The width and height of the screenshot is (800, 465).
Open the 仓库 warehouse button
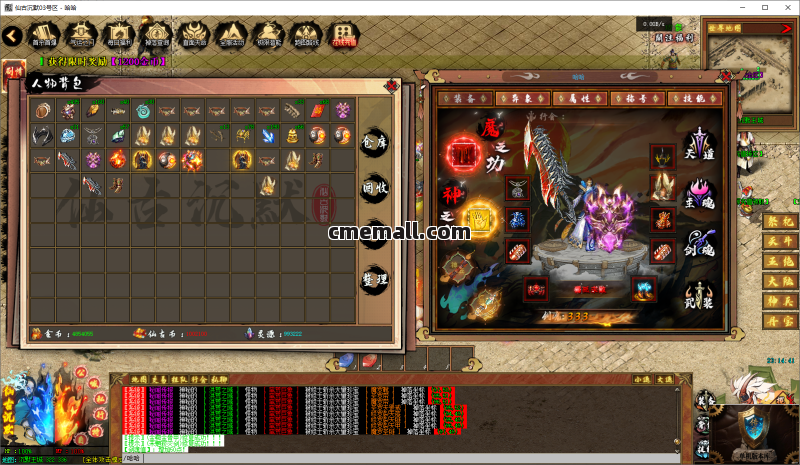pos(374,142)
